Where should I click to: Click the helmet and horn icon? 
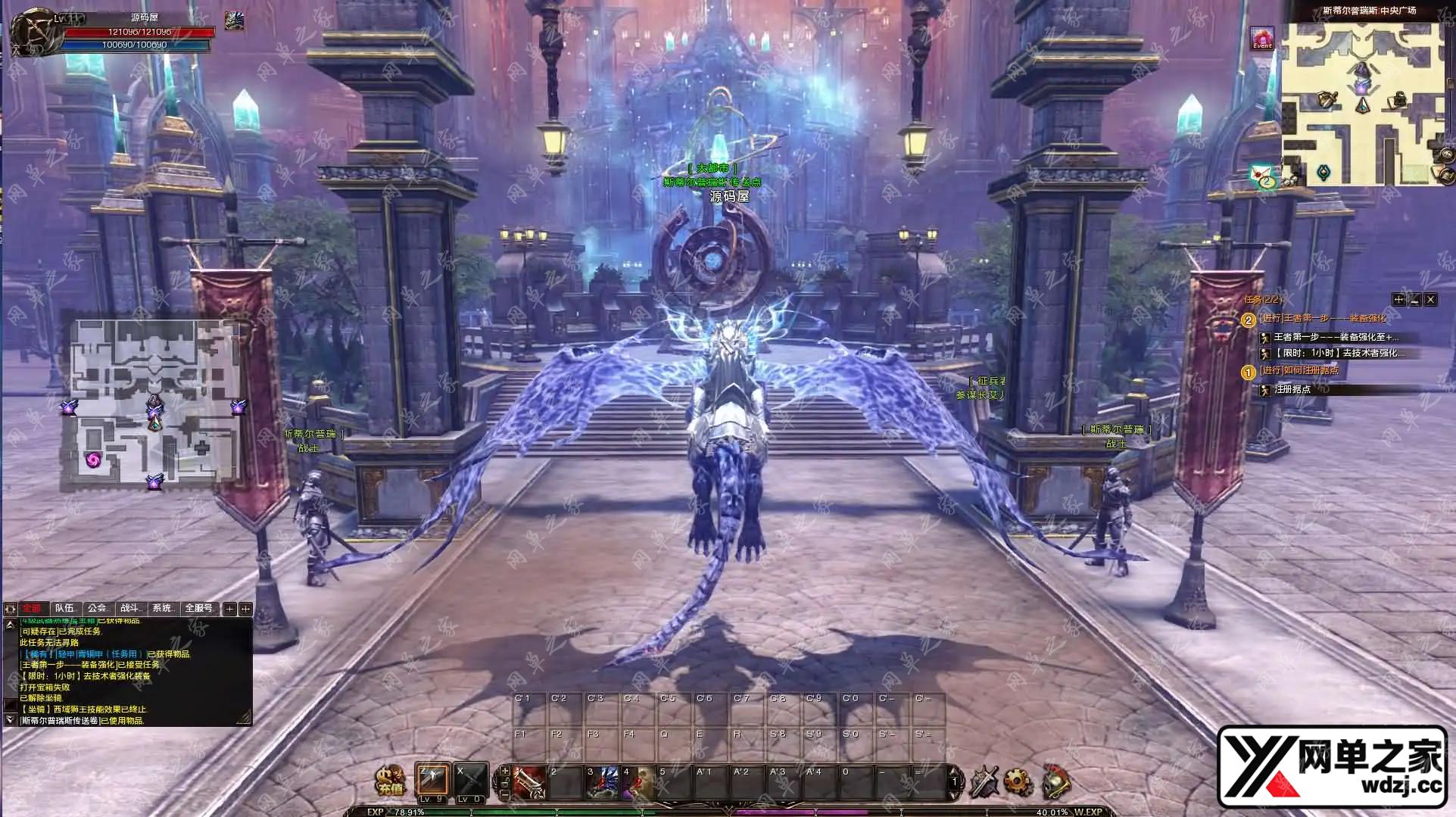1055,781
